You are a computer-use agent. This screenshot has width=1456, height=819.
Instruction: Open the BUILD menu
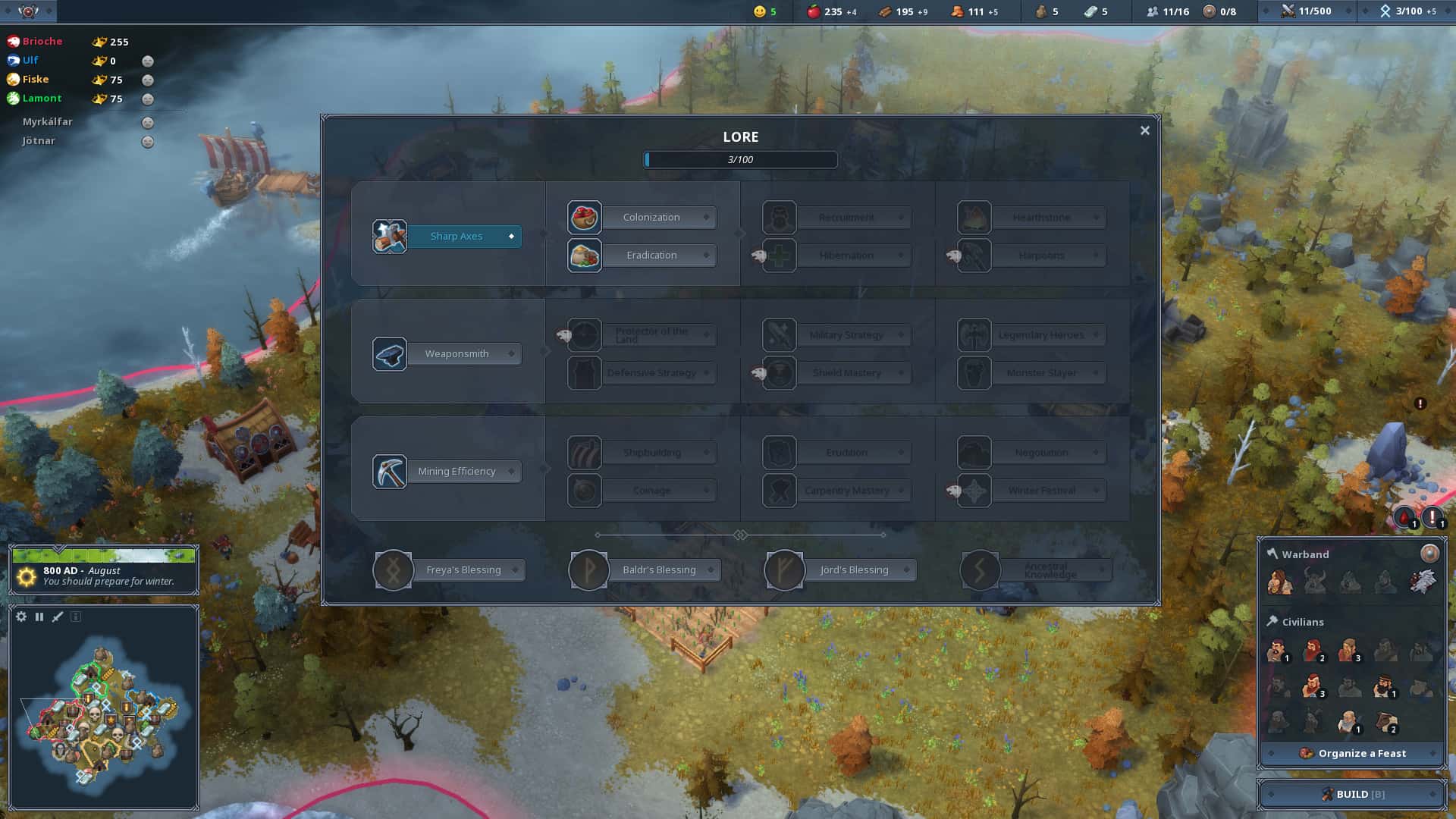point(1352,794)
